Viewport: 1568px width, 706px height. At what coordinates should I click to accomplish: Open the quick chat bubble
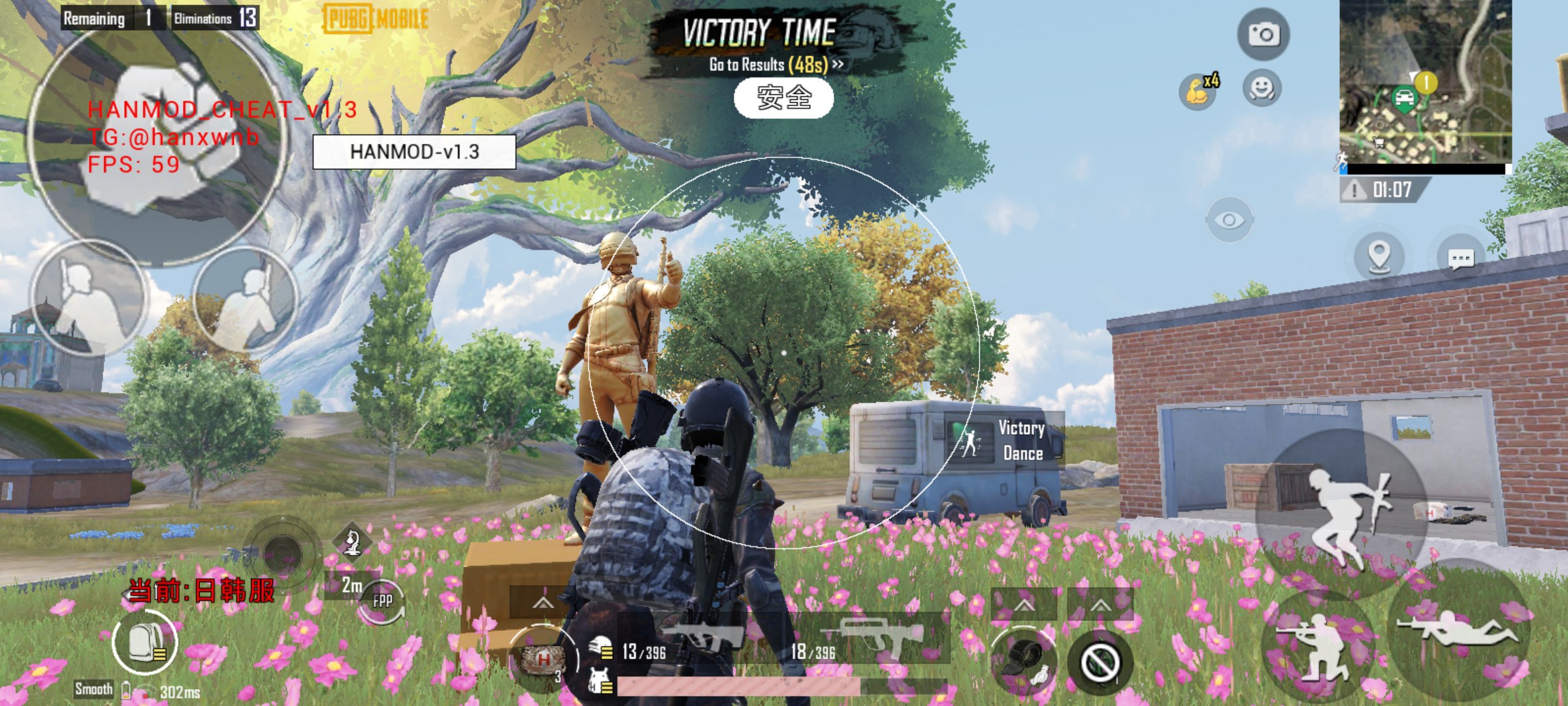1461,258
